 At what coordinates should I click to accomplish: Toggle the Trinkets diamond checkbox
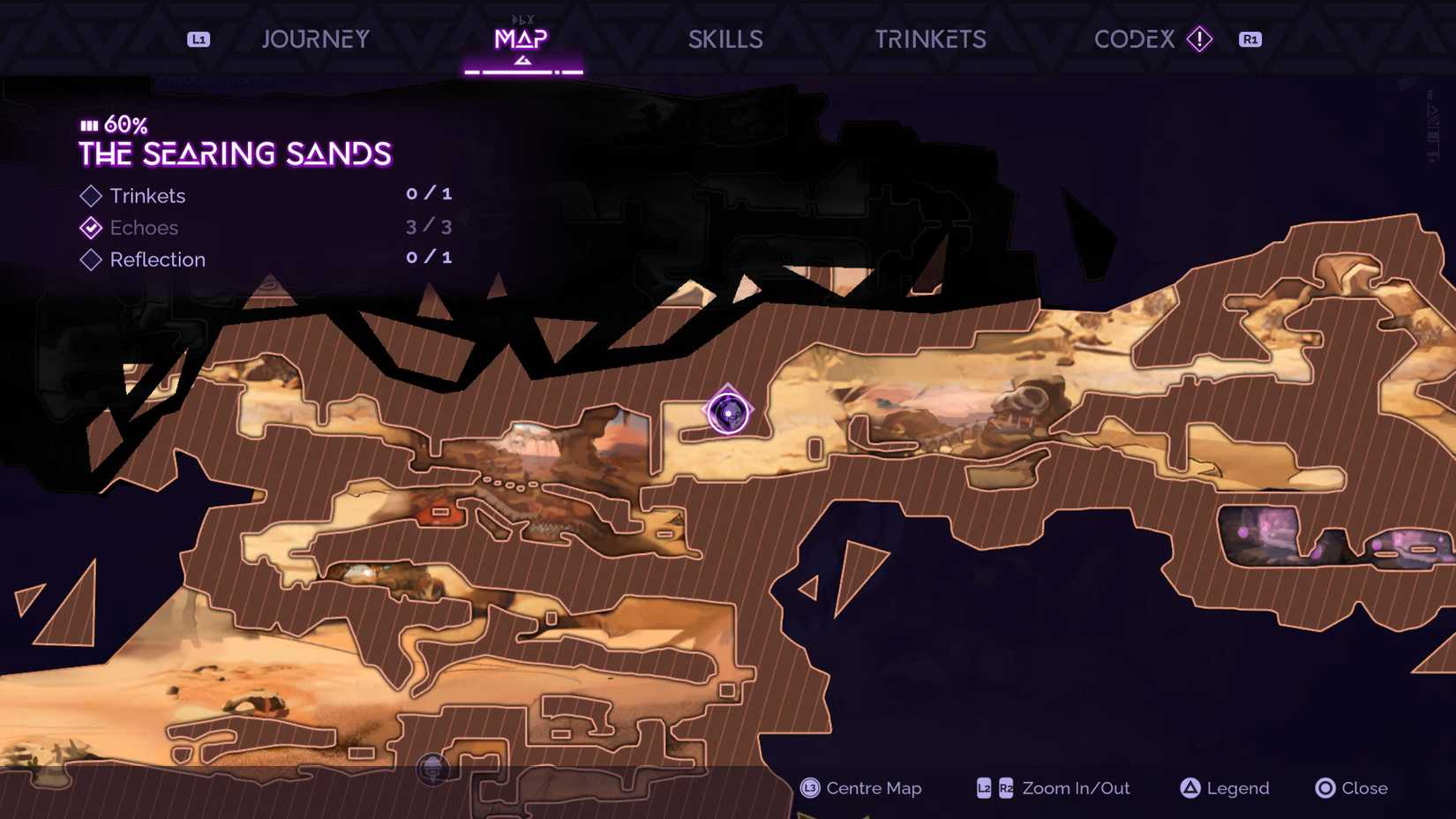tap(90, 195)
